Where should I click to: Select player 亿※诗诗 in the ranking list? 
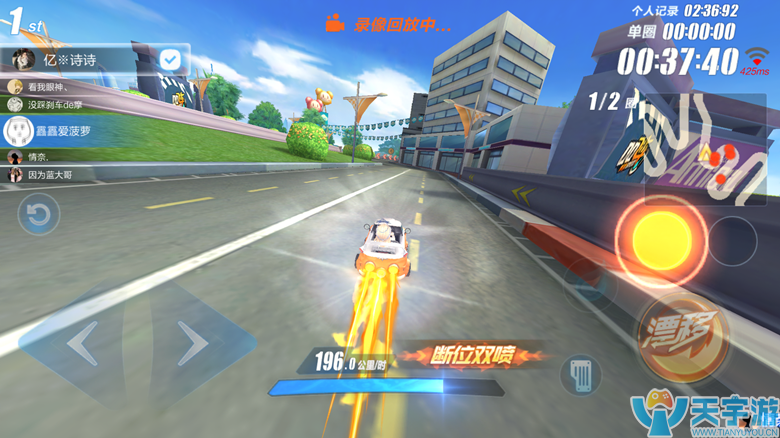click(x=80, y=60)
